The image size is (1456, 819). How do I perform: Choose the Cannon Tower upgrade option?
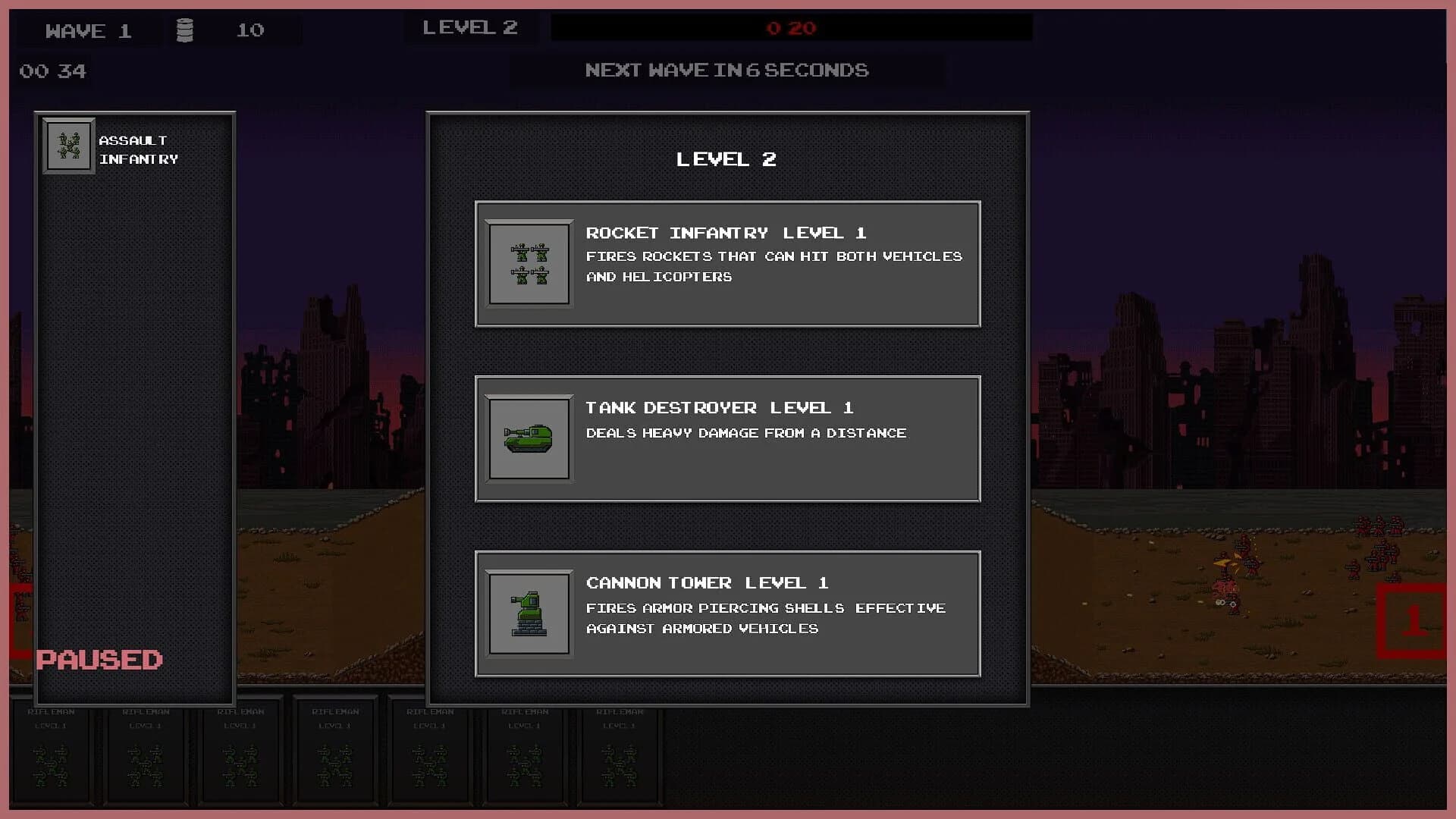coord(726,614)
